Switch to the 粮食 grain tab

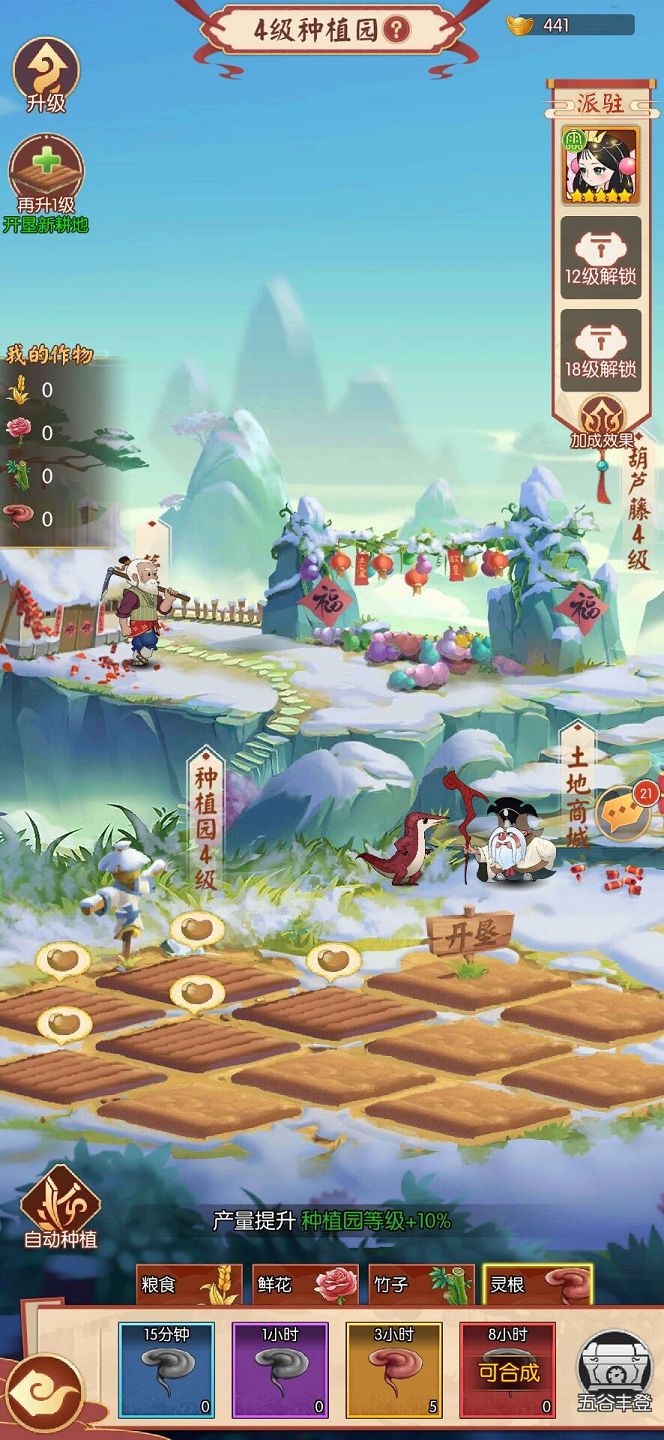[x=189, y=1285]
